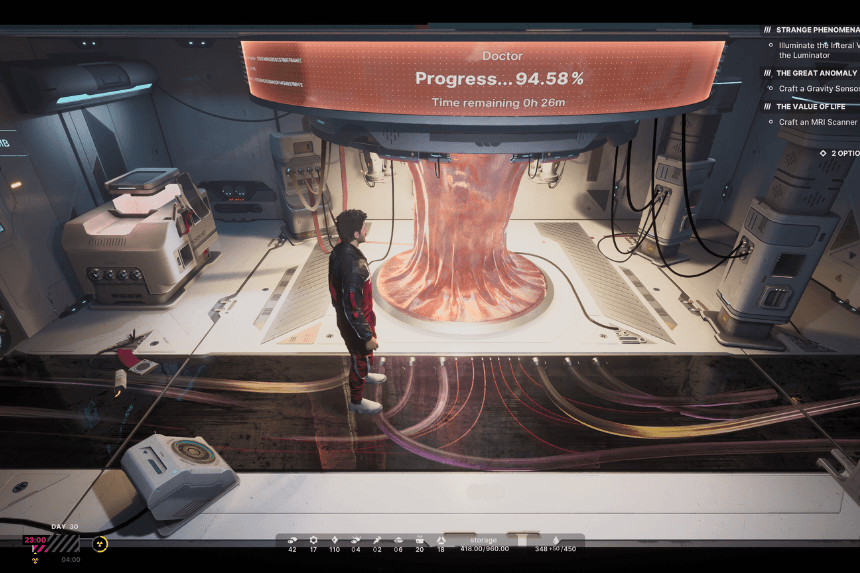Click the droplet resource icon in the bottom bar
The image size is (860, 573).
click(556, 540)
